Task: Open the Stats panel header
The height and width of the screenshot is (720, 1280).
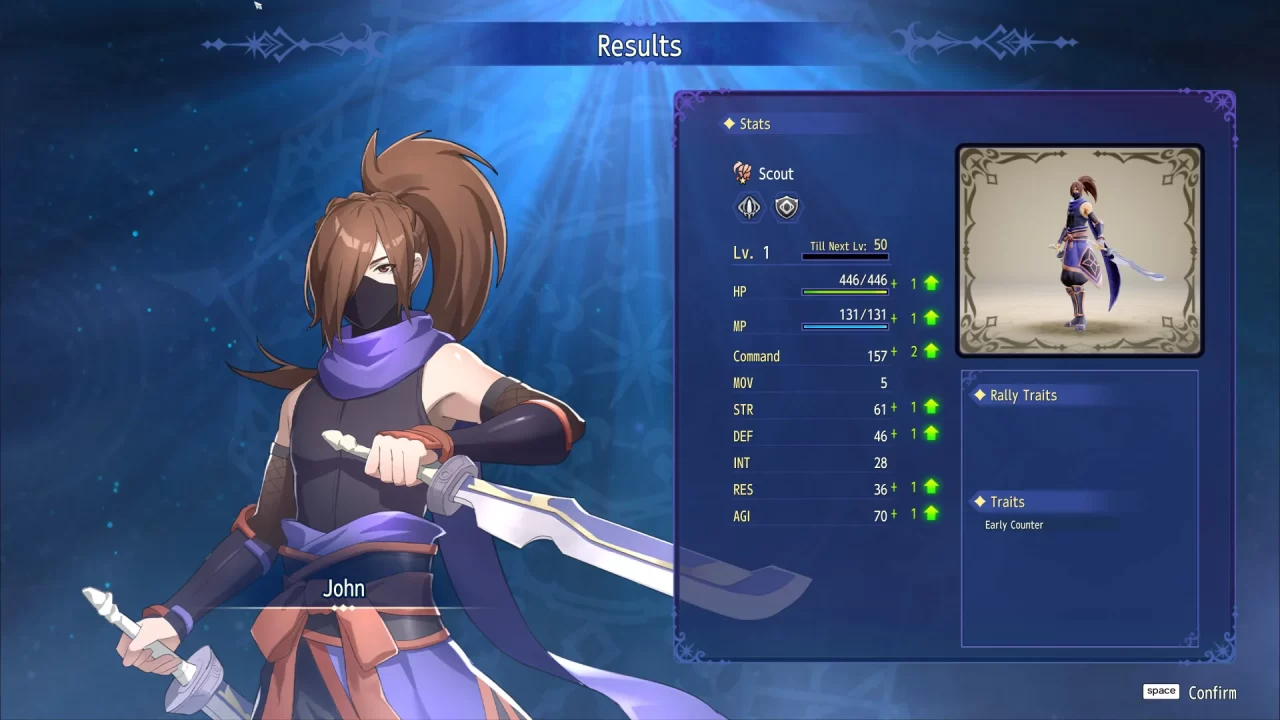Action: pos(756,123)
